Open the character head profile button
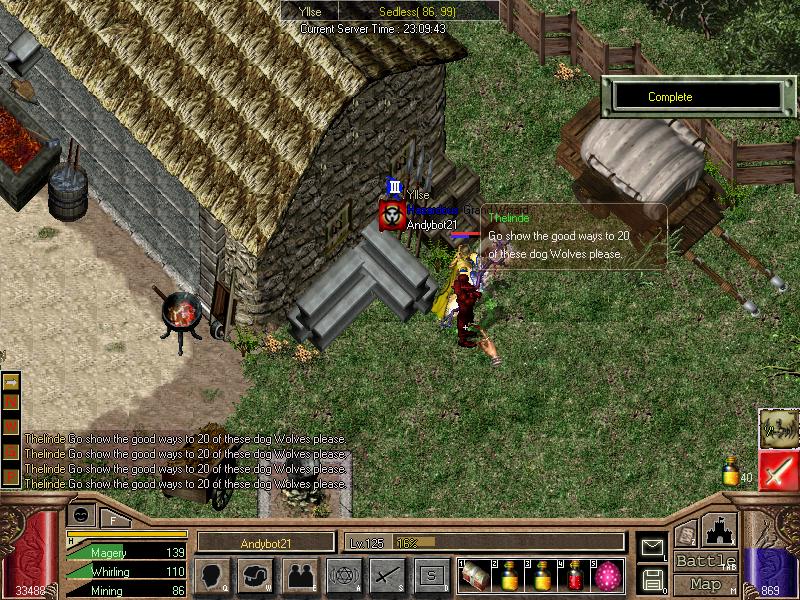800x600 pixels. 213,576
